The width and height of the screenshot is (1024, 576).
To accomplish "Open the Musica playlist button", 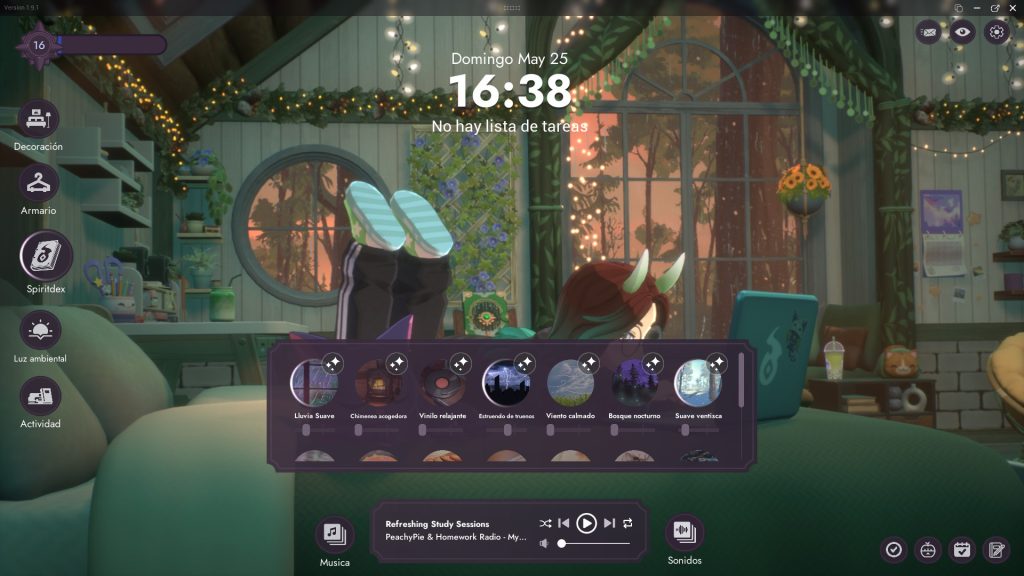I will coord(334,534).
